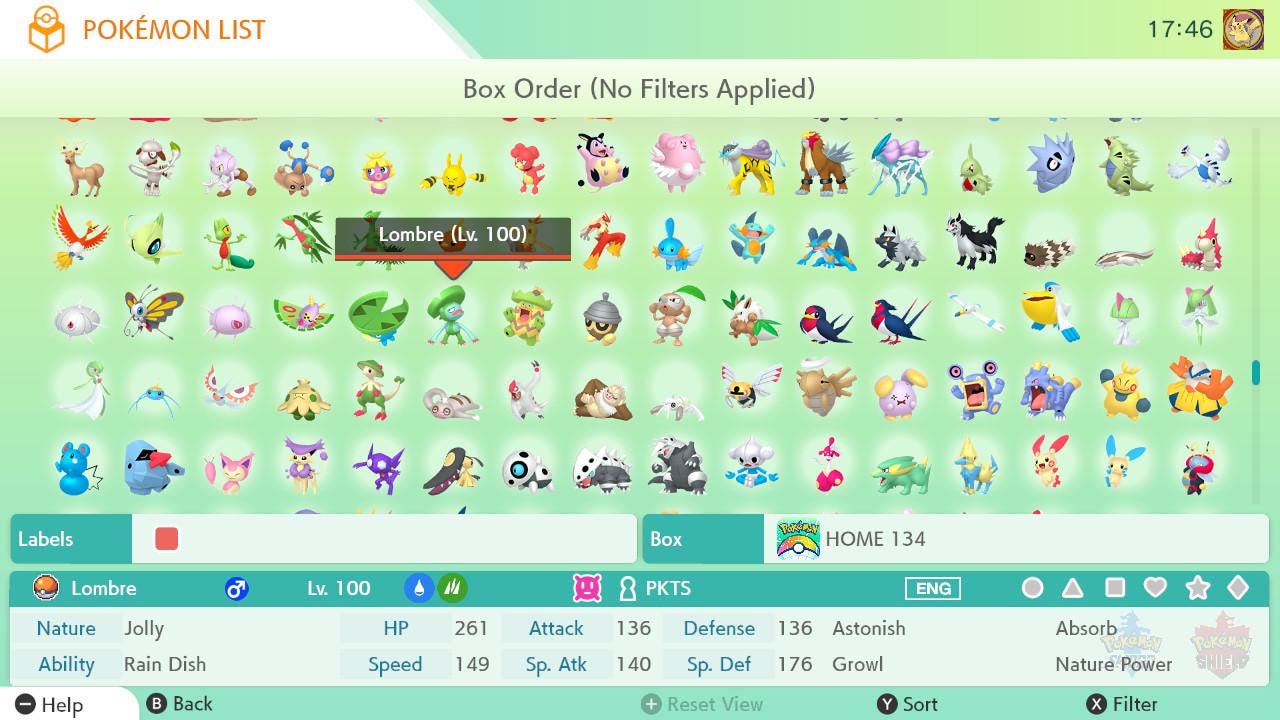The height and width of the screenshot is (720, 1280).
Task: Click the Box Order header at the top
Action: 639,89
